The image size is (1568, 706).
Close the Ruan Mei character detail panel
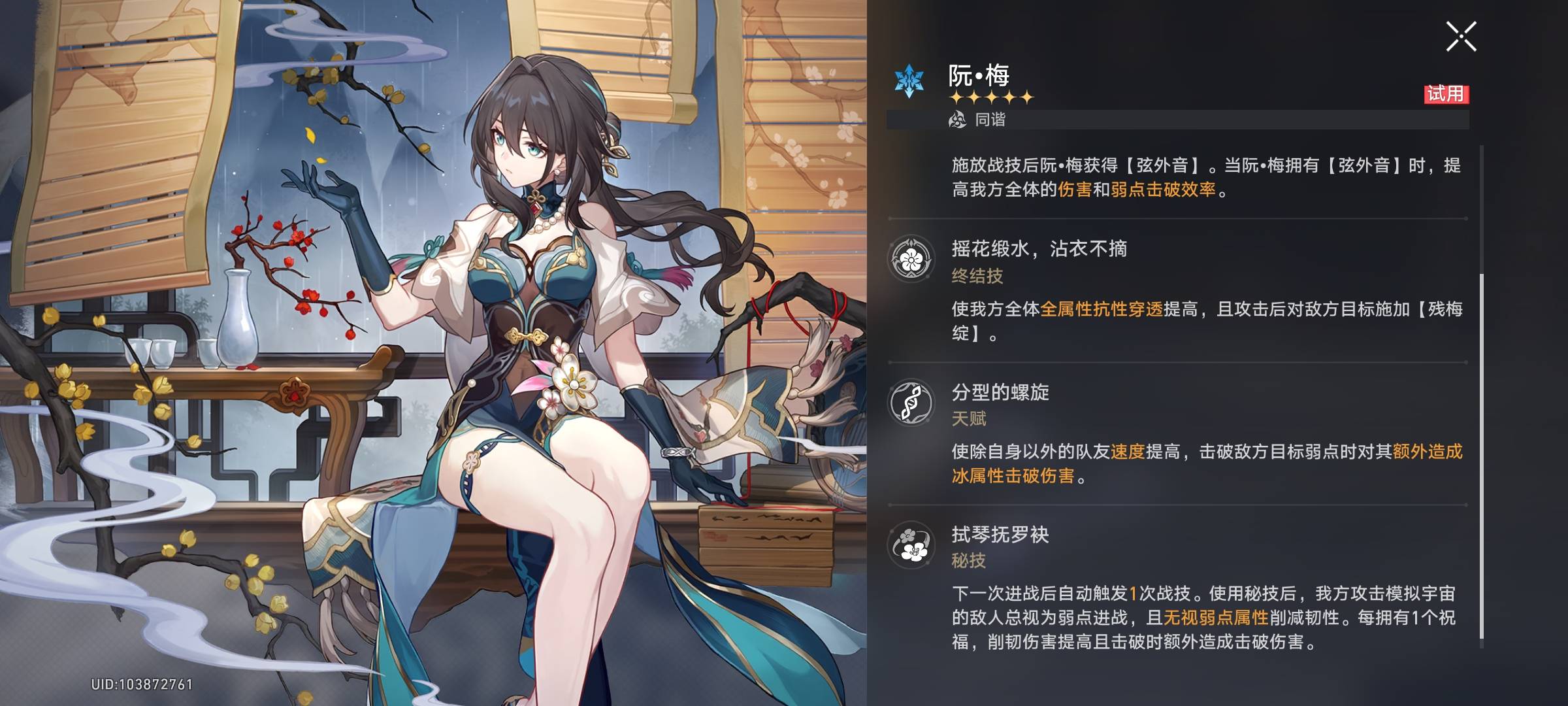pyautogui.click(x=1461, y=36)
